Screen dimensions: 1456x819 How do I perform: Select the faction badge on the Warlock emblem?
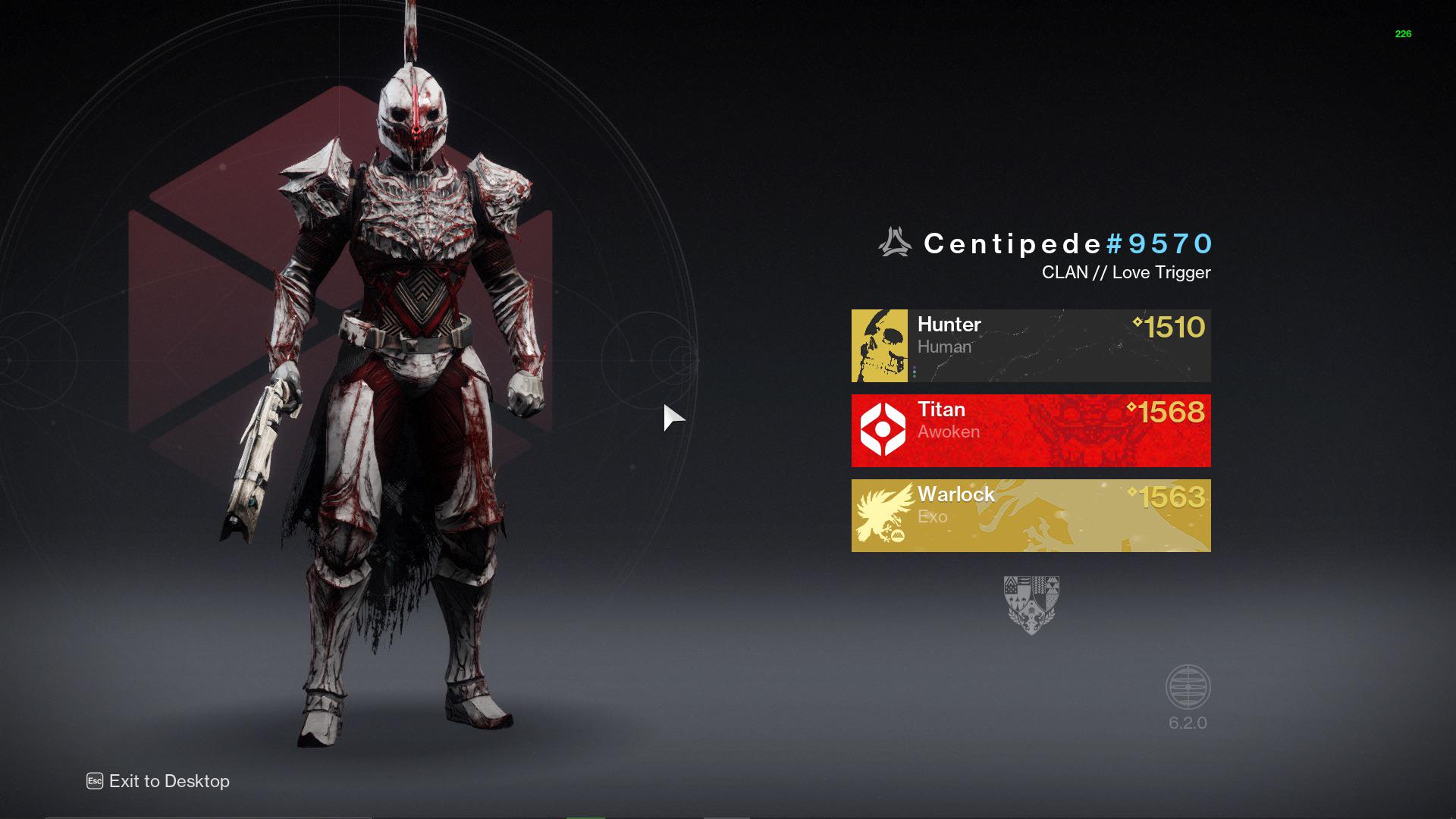click(x=897, y=537)
